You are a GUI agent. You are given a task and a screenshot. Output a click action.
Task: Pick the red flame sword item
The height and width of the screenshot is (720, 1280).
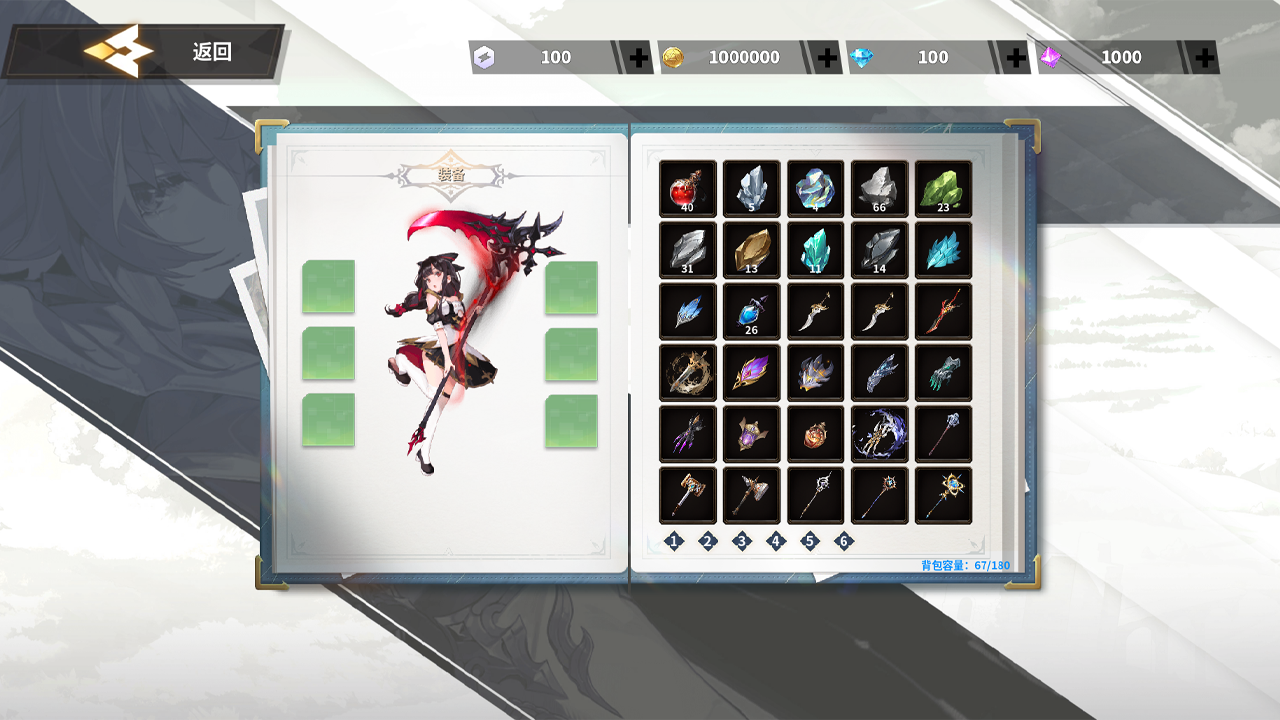[943, 311]
